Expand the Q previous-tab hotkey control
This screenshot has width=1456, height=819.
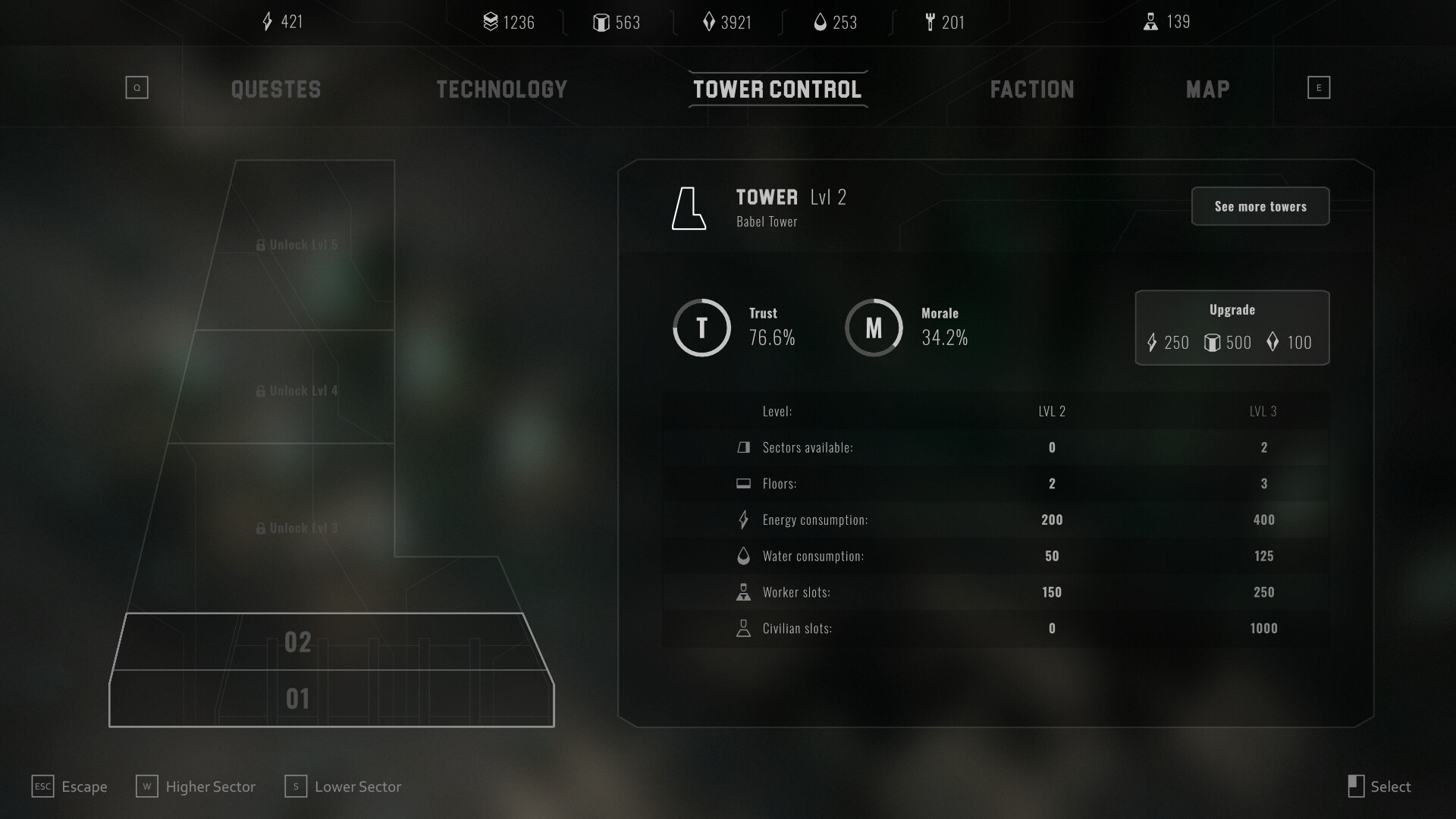[x=136, y=87]
